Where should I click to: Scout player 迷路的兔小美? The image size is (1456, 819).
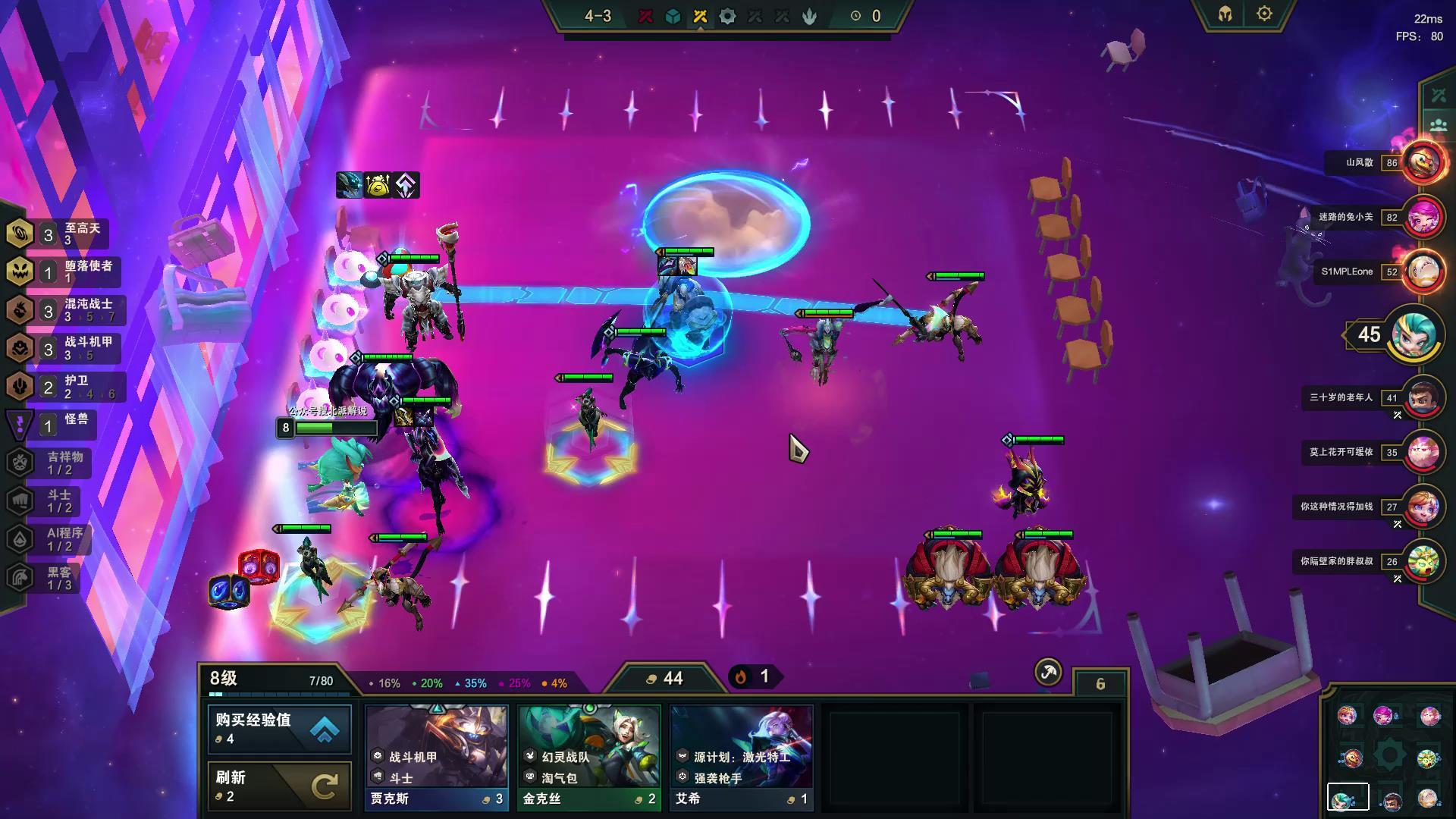coord(1422,217)
